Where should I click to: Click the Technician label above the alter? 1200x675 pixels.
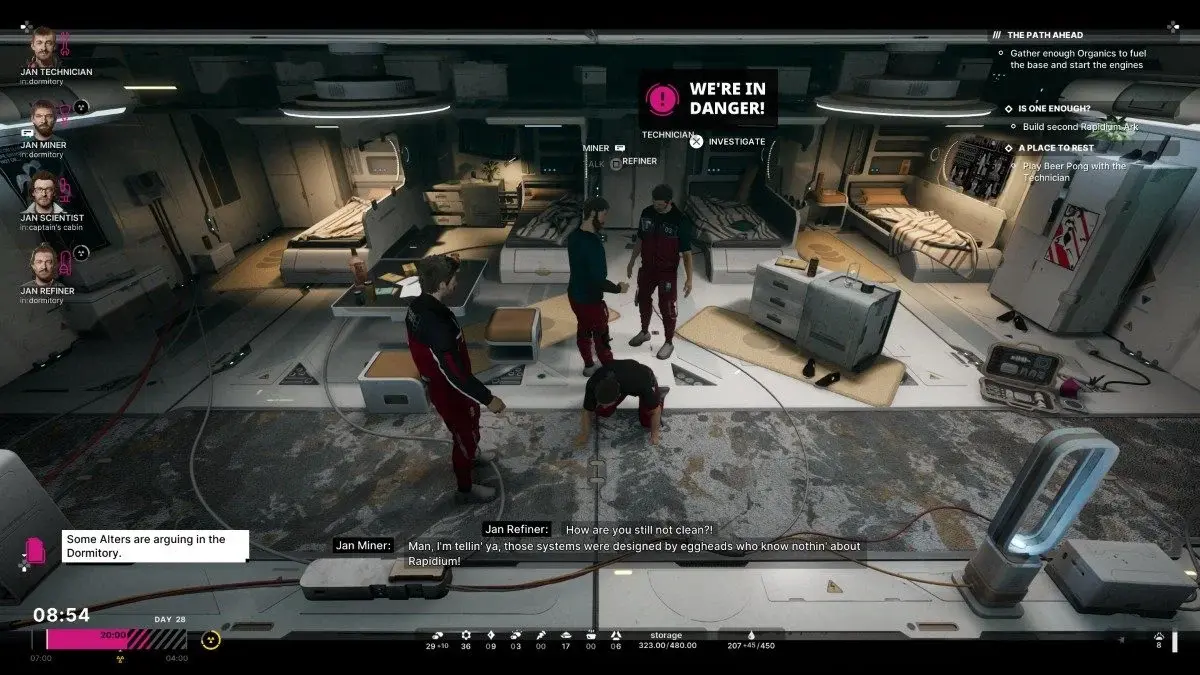click(667, 134)
